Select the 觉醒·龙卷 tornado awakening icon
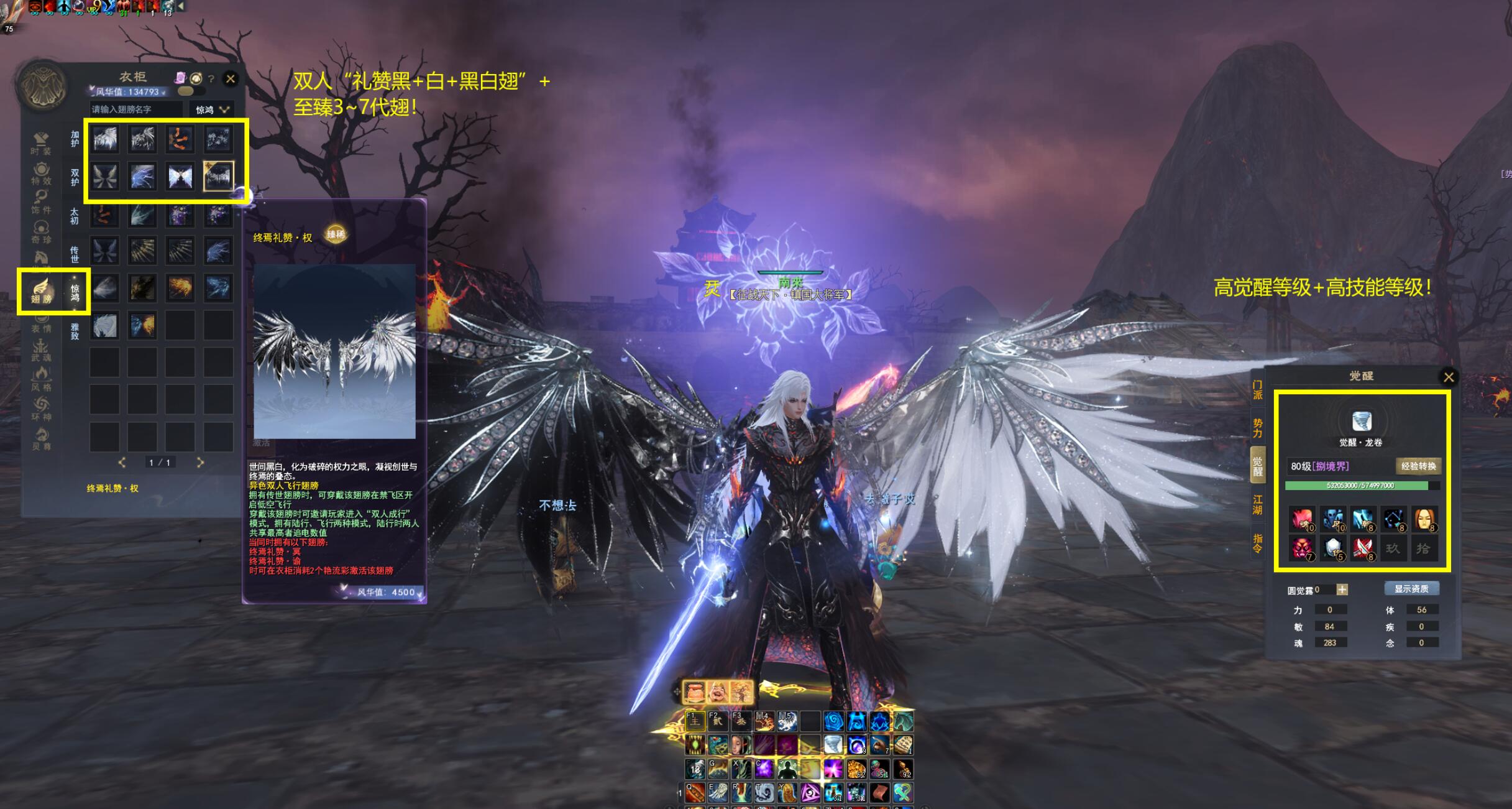The height and width of the screenshot is (809, 1512). [x=1361, y=422]
